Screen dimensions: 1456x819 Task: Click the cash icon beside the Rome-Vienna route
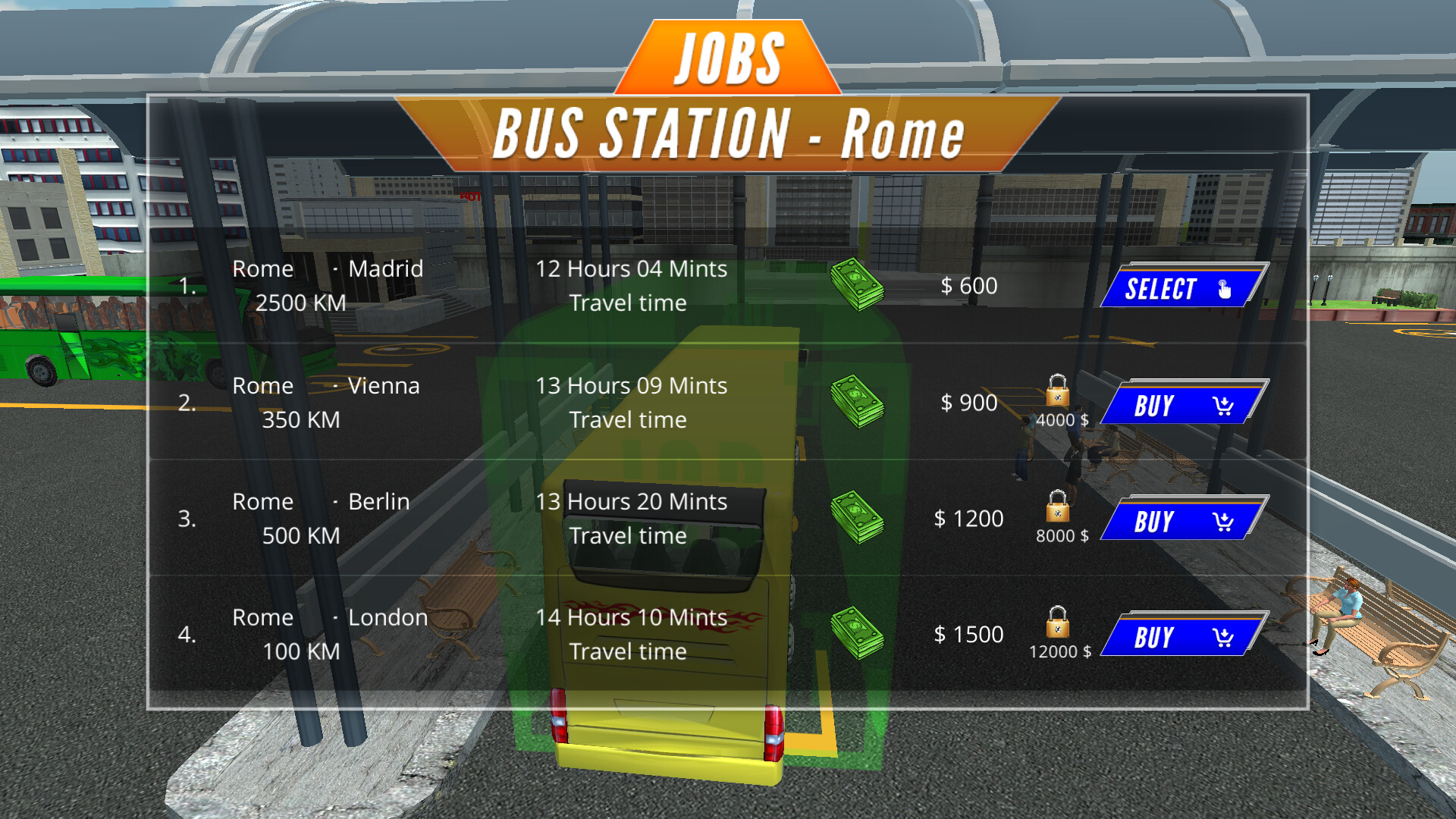[x=858, y=403]
